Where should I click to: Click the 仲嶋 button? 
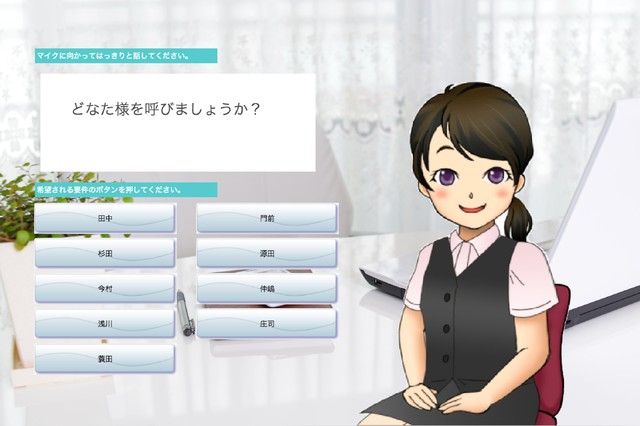267,288
